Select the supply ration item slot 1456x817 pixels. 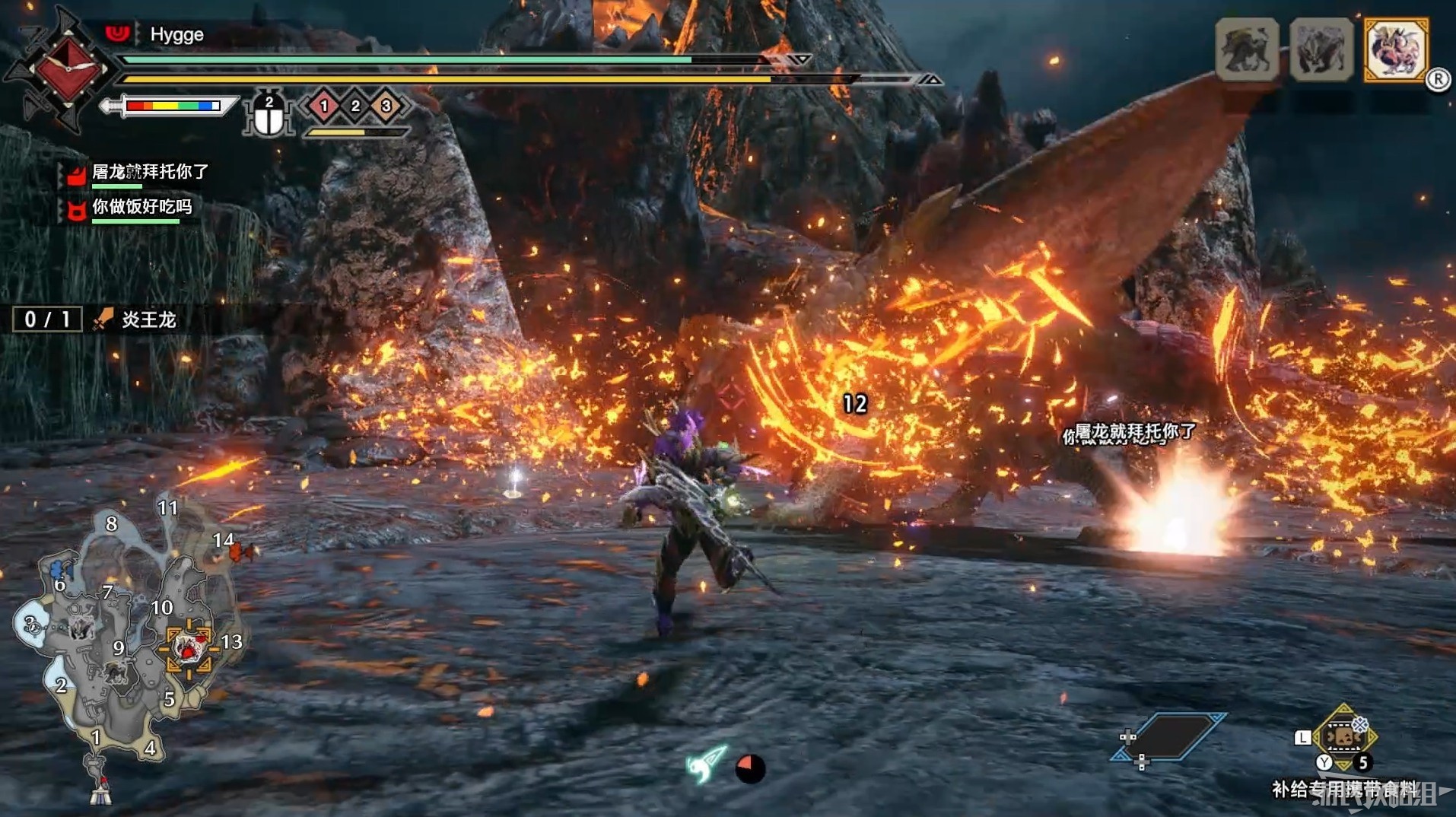pyautogui.click(x=1343, y=737)
